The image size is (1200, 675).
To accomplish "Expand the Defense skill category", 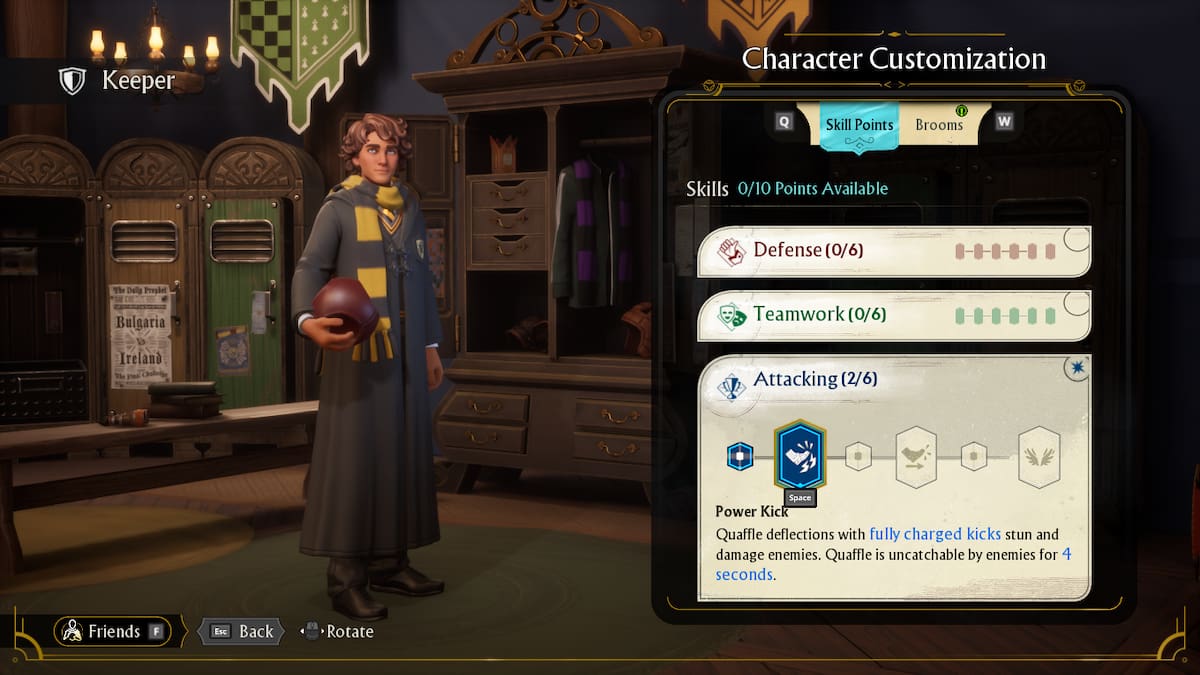I will click(892, 250).
